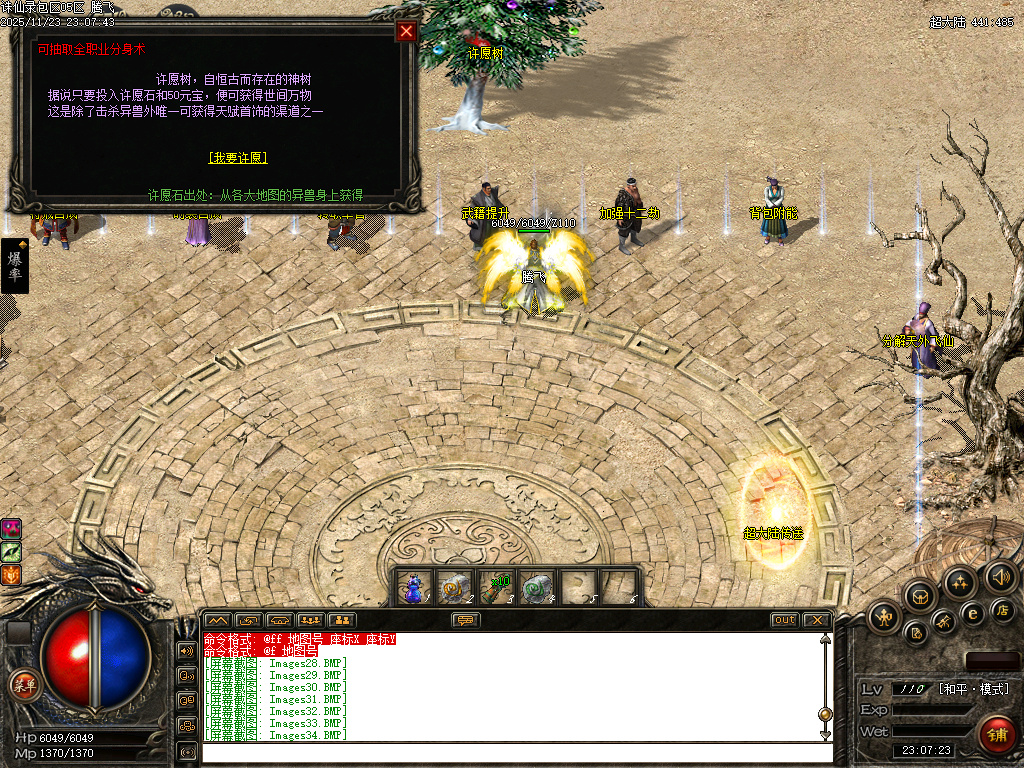Open the bag box round button
The width and height of the screenshot is (1024, 768).
[919, 596]
